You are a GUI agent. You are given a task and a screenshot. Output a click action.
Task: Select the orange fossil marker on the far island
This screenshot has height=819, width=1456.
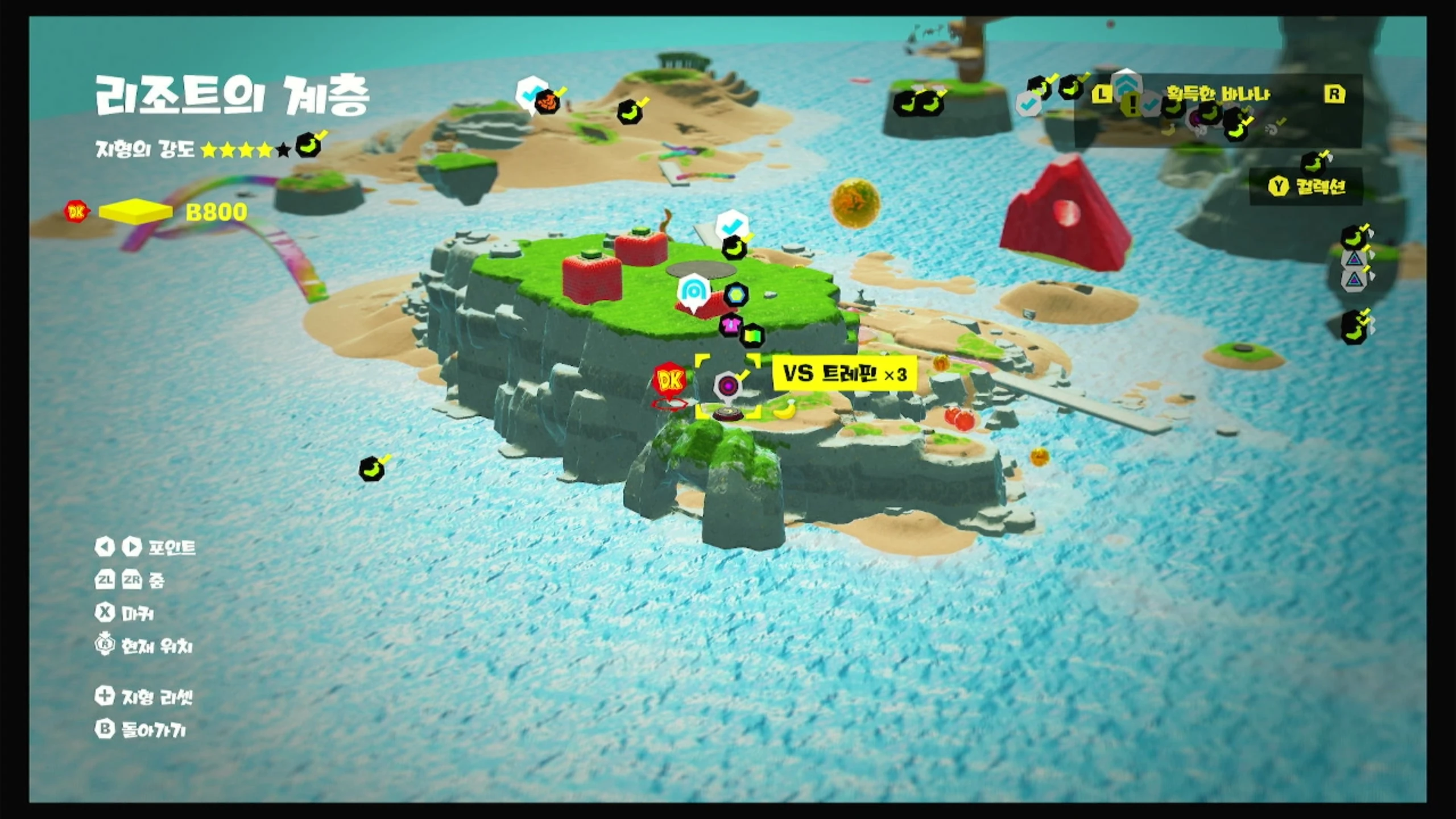(547, 102)
